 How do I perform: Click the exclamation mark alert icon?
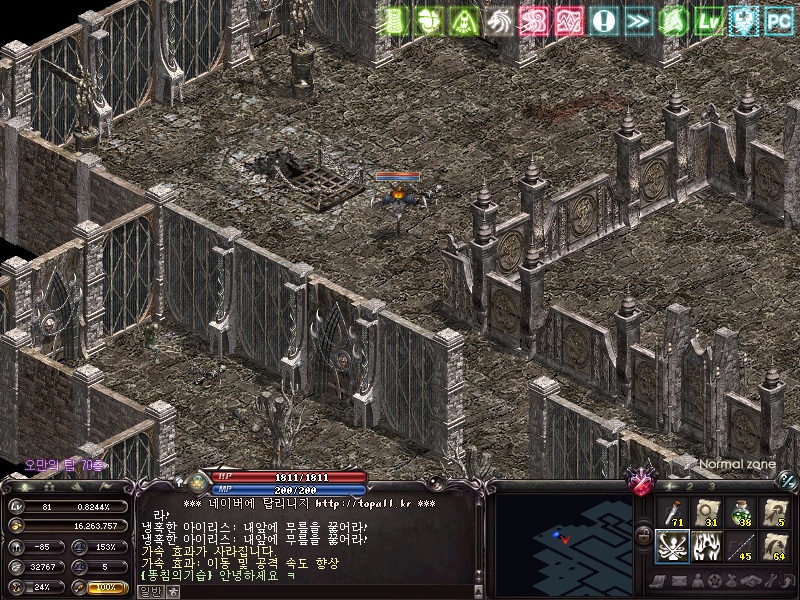pyautogui.click(x=604, y=20)
